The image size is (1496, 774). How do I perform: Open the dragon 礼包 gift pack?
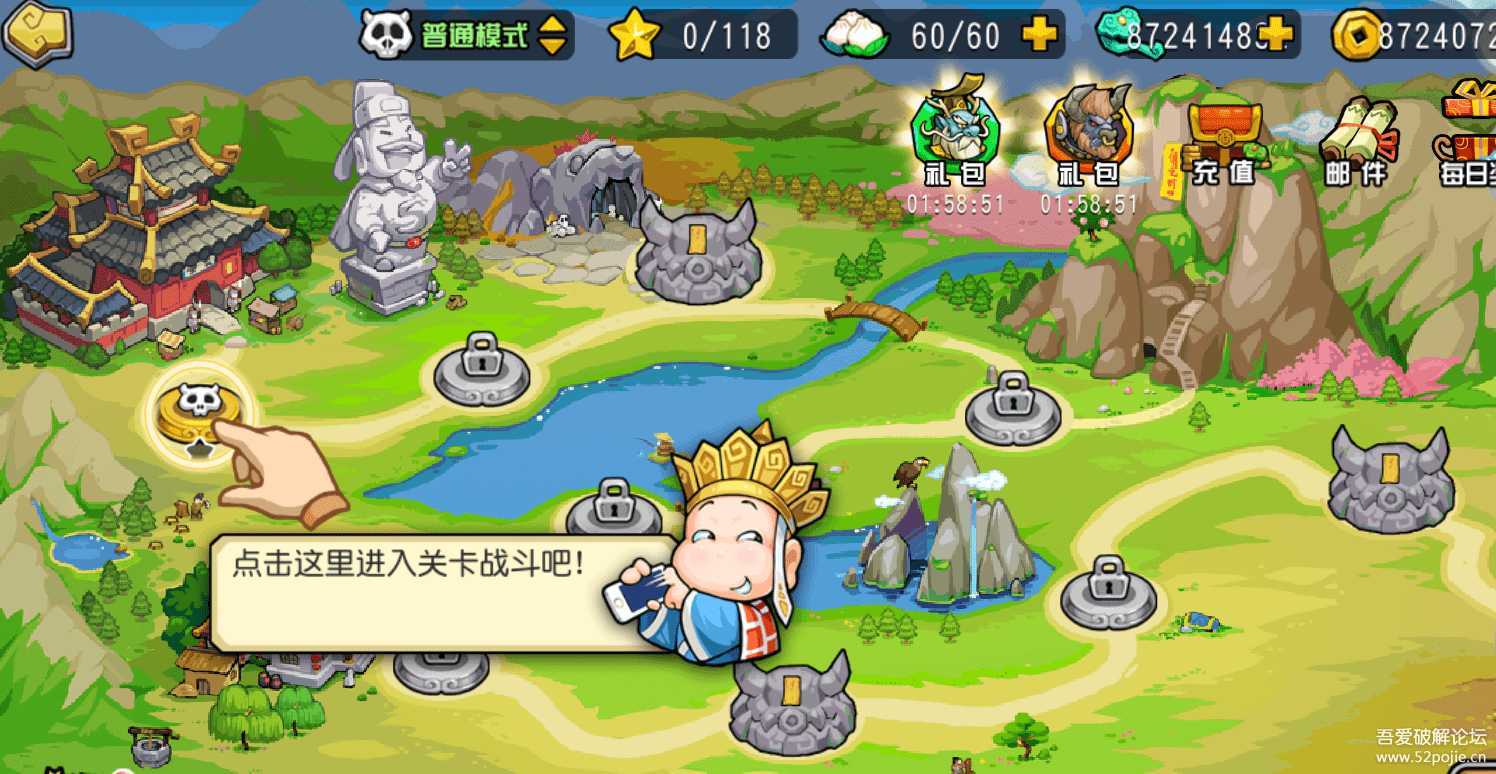(957, 130)
